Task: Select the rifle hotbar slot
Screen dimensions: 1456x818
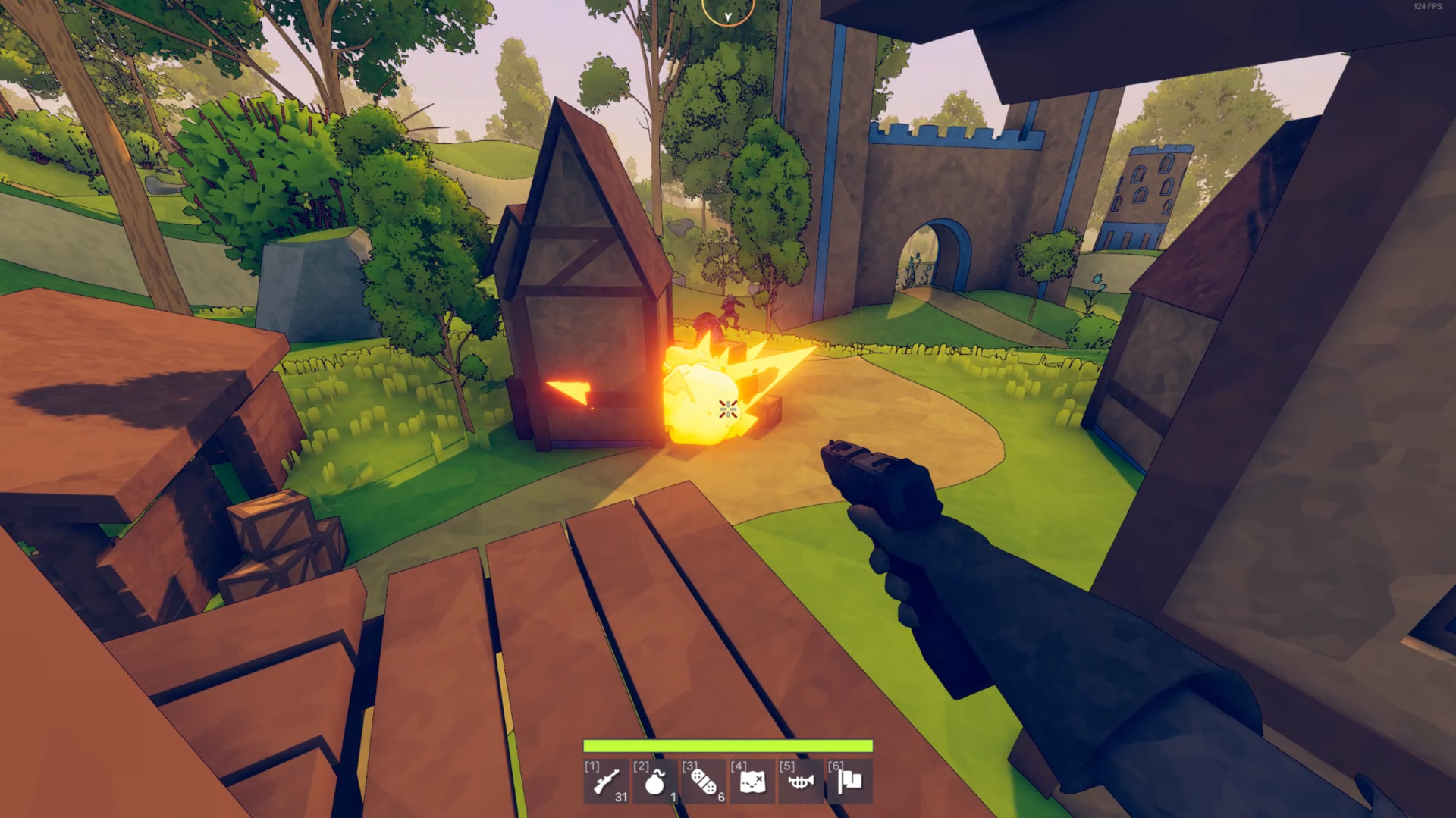Action: coord(606,782)
